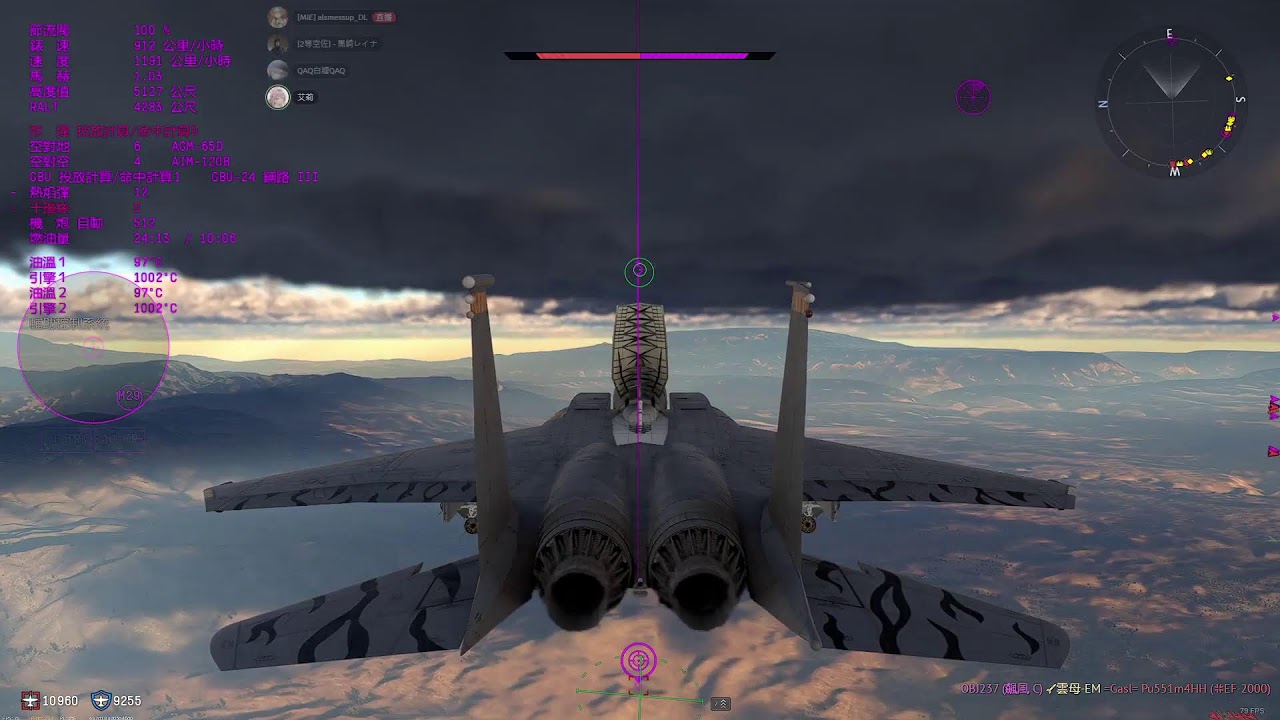Click the red team aircraft score icon
The width and height of the screenshot is (1280, 720).
tap(30, 701)
